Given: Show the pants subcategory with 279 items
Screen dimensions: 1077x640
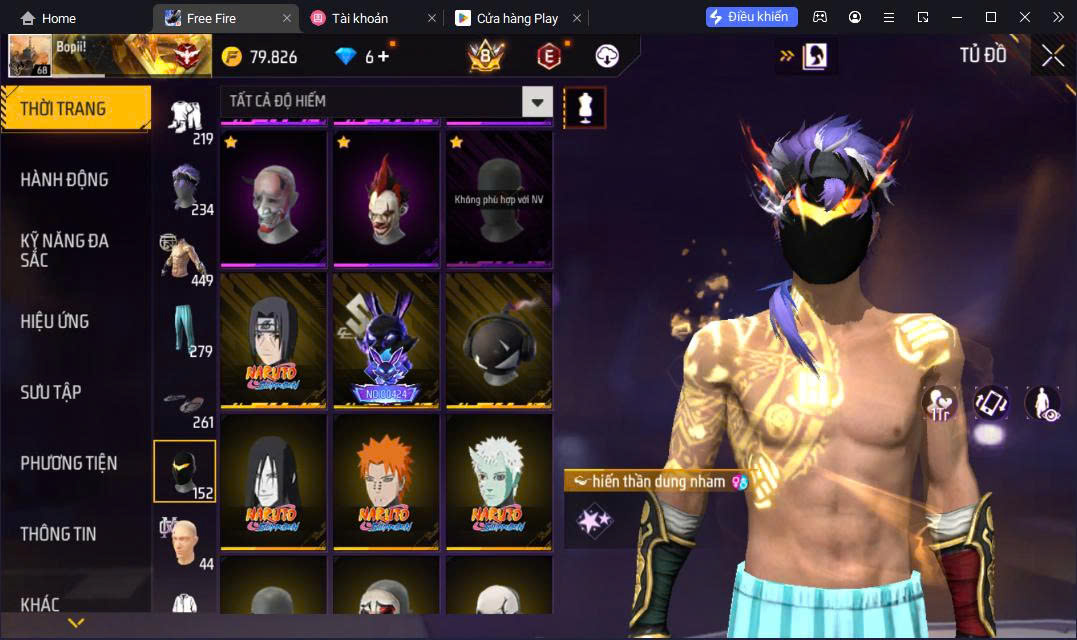Looking at the screenshot, I should 185,331.
